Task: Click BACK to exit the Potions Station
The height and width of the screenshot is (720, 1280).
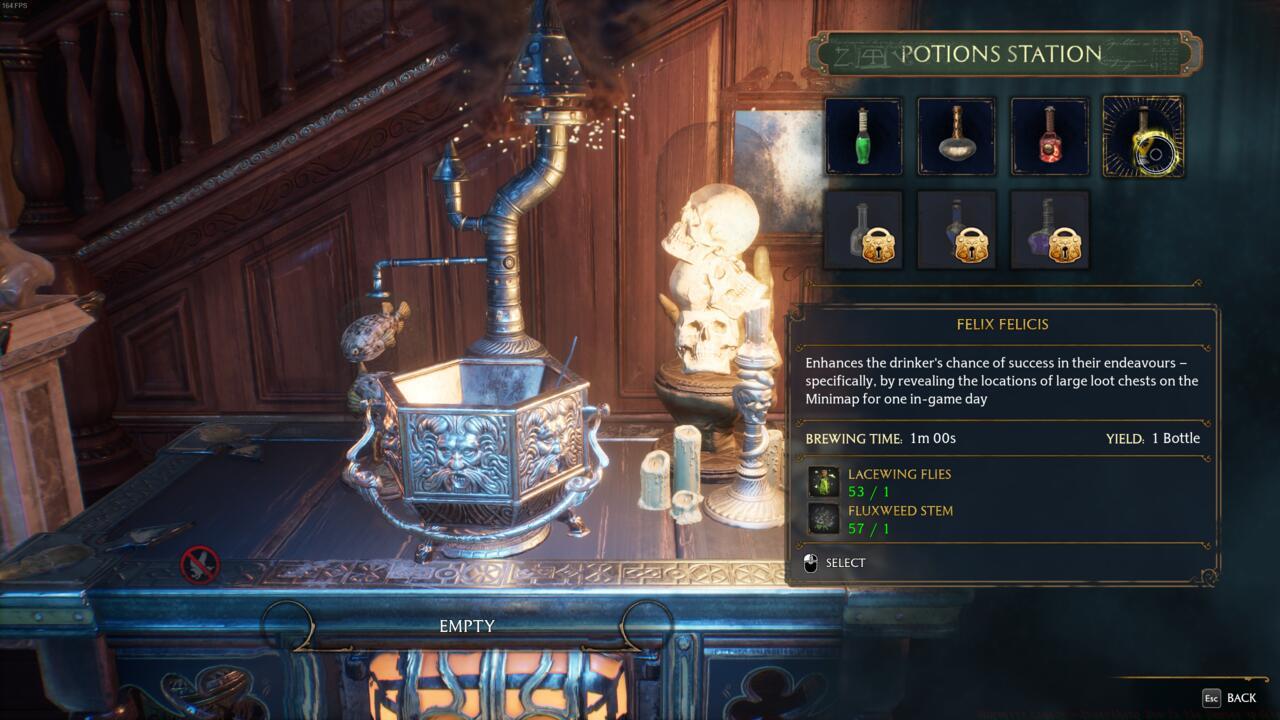Action: (x=1241, y=697)
